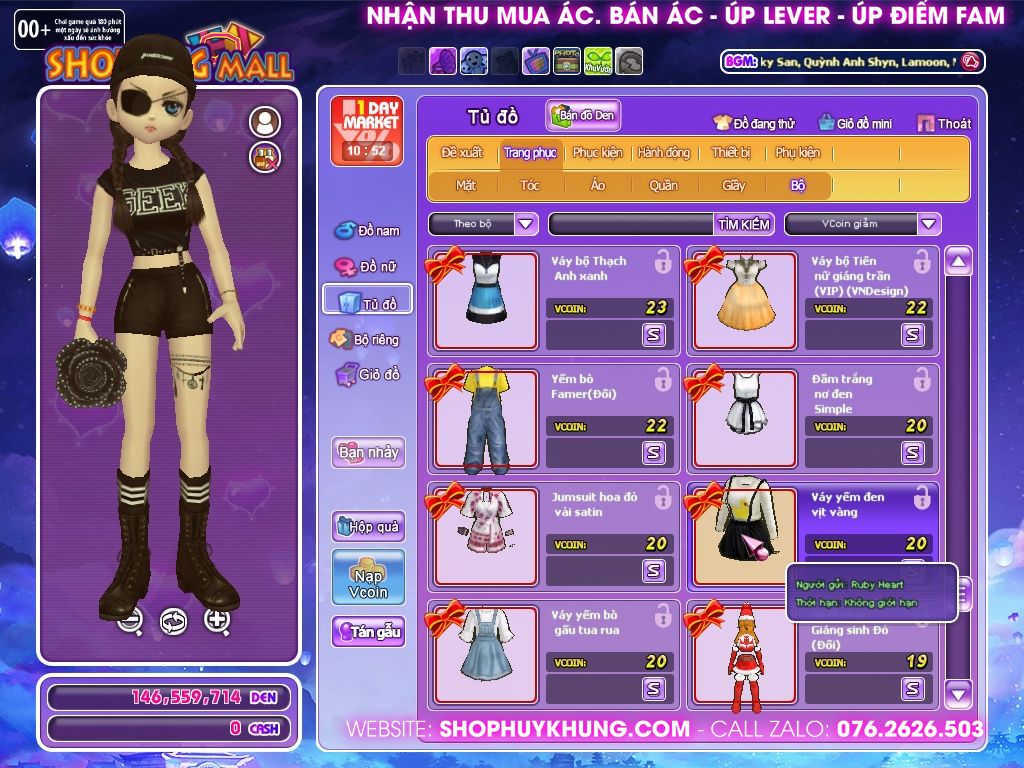Choose the Thiết bị tab

tap(730, 153)
